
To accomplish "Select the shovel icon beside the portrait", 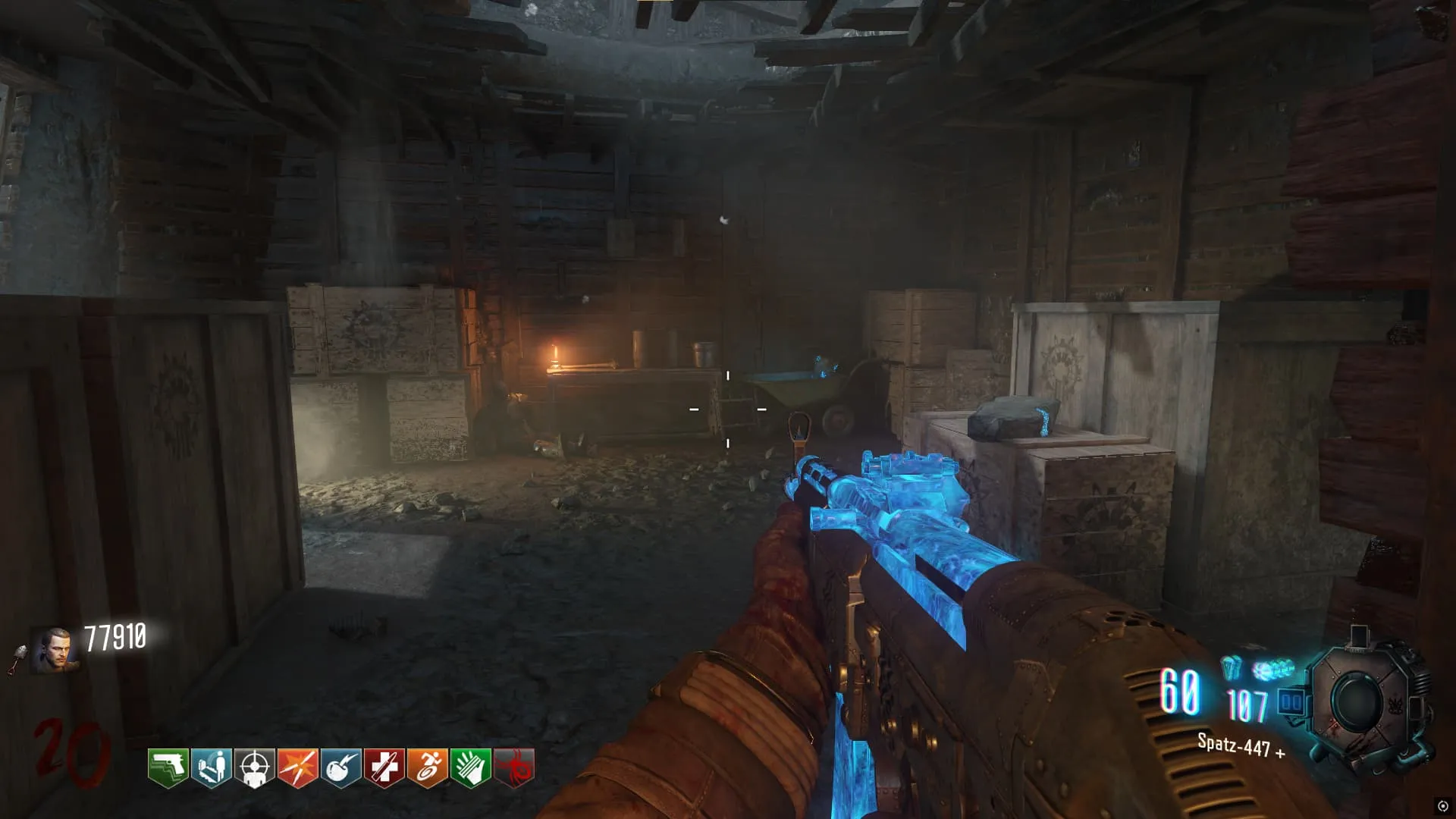I will coord(18,658).
